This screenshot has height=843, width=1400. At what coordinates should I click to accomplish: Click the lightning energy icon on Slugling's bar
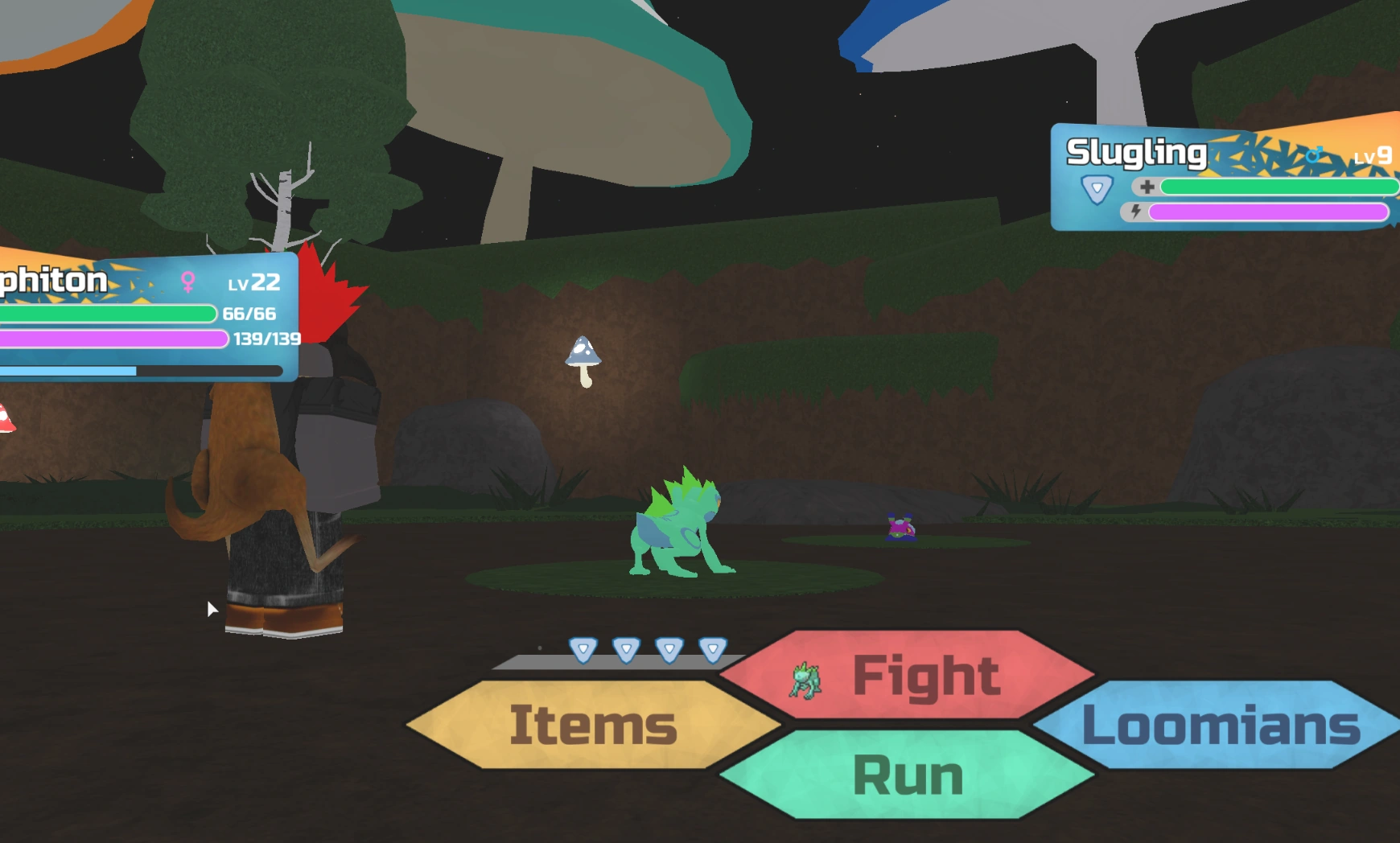pyautogui.click(x=1135, y=213)
